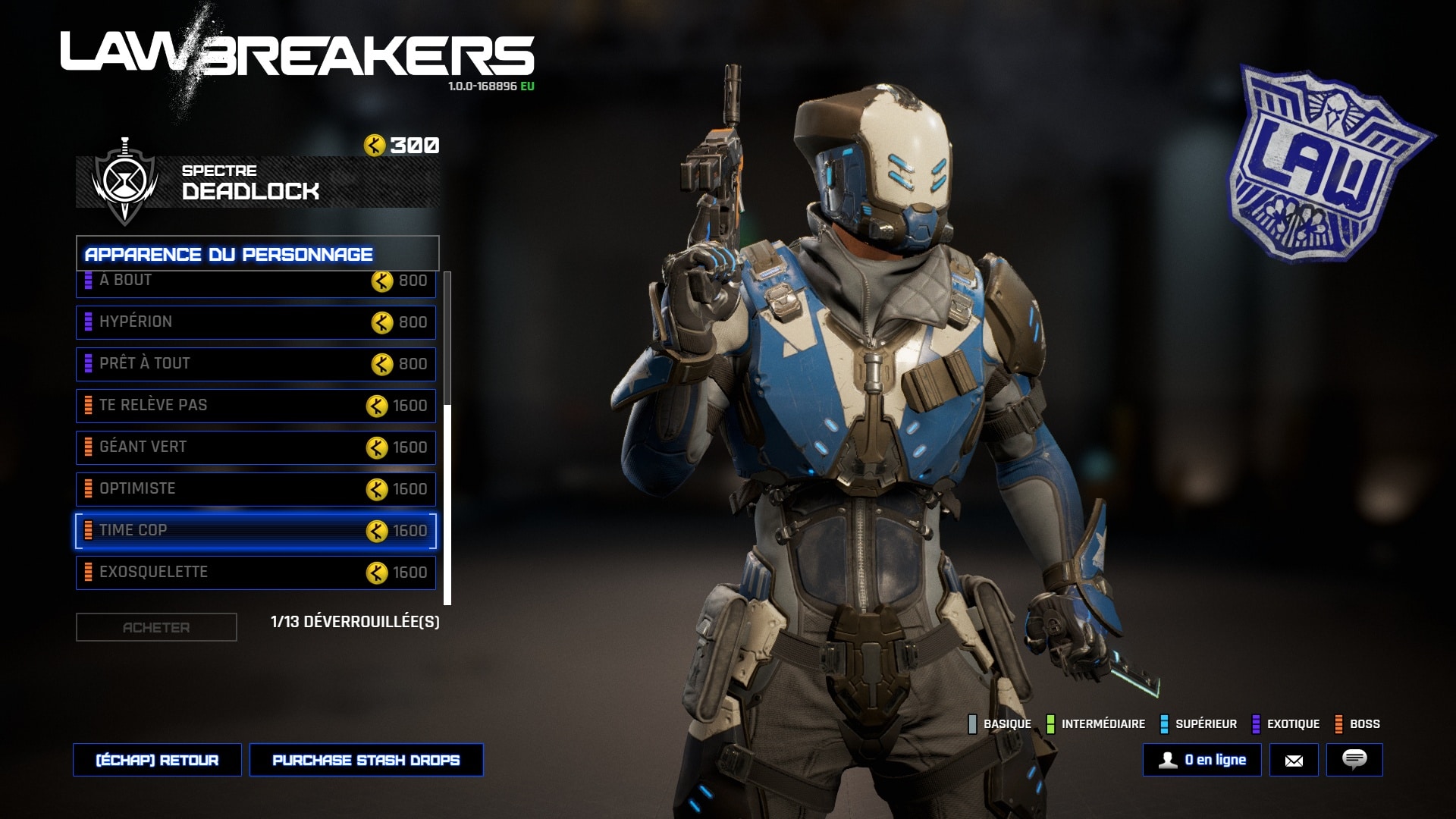Choose the Prêt à Tout skin
Viewport: 1456px width, 819px height.
(256, 364)
